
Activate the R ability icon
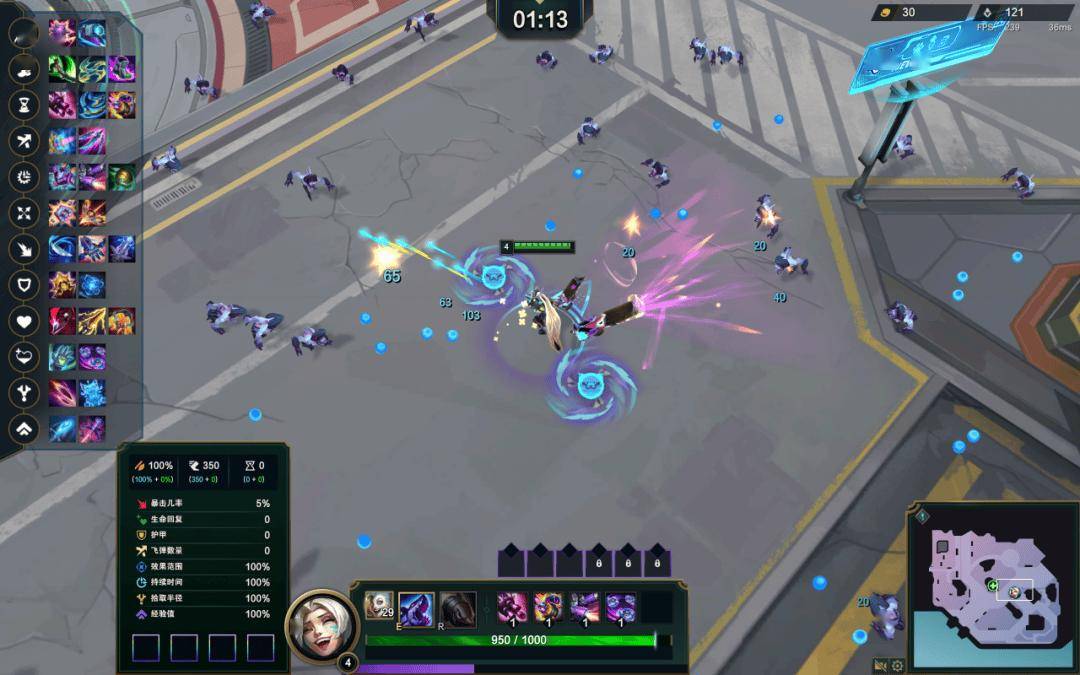click(457, 608)
